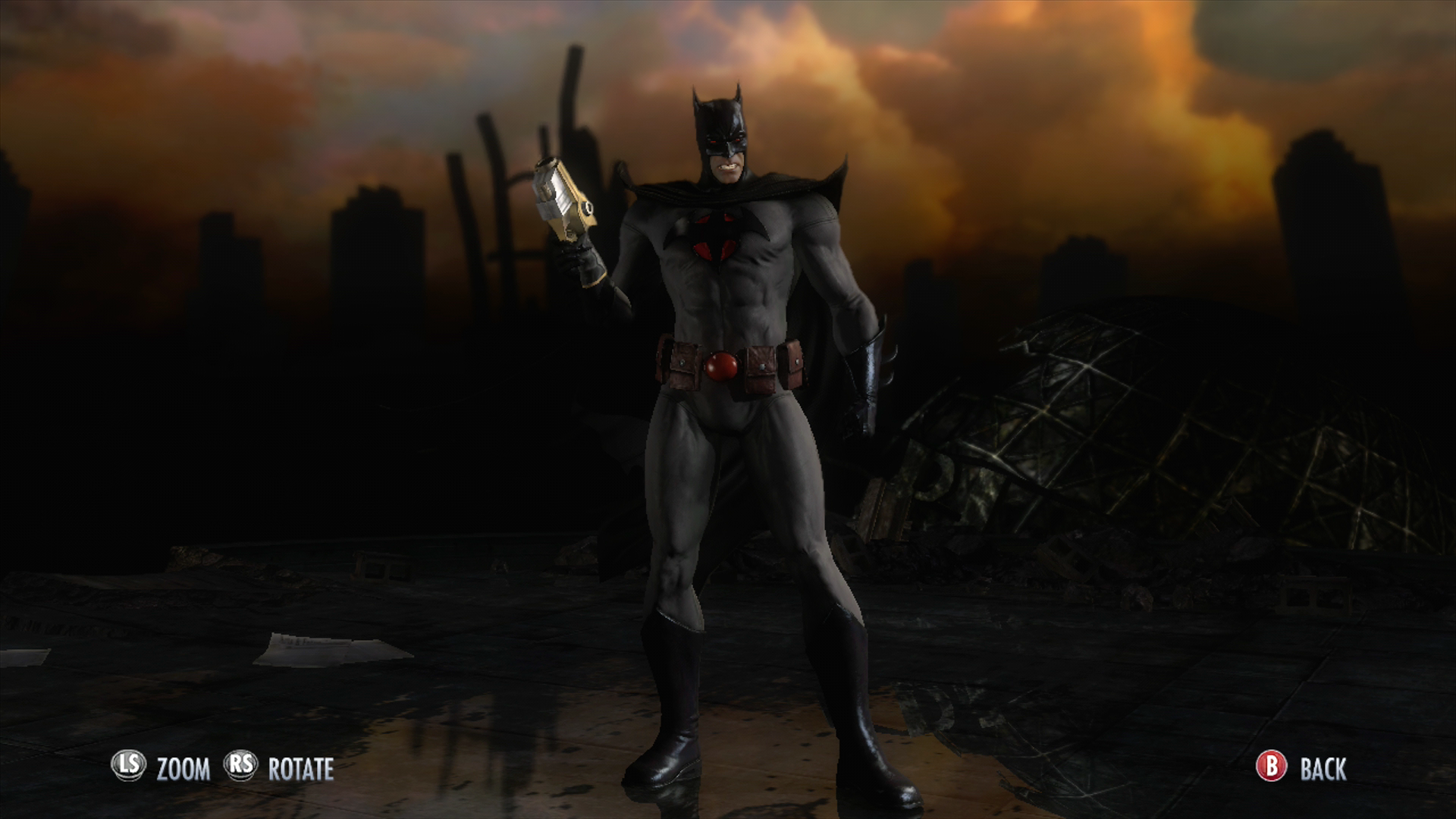Viewport: 1456px width, 819px height.
Task: Select the ZOOM control prompt
Action: pos(182,768)
